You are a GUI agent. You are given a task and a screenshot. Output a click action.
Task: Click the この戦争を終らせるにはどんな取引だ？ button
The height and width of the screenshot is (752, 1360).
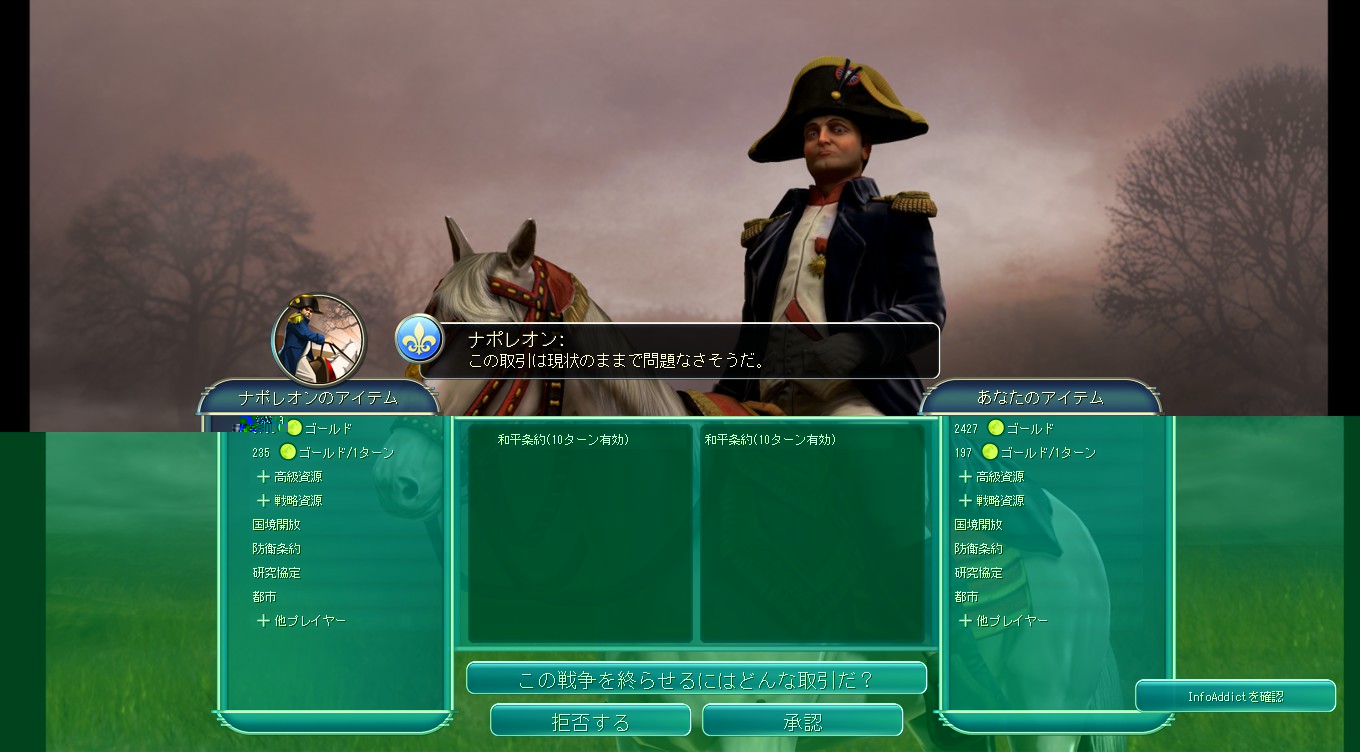(697, 677)
